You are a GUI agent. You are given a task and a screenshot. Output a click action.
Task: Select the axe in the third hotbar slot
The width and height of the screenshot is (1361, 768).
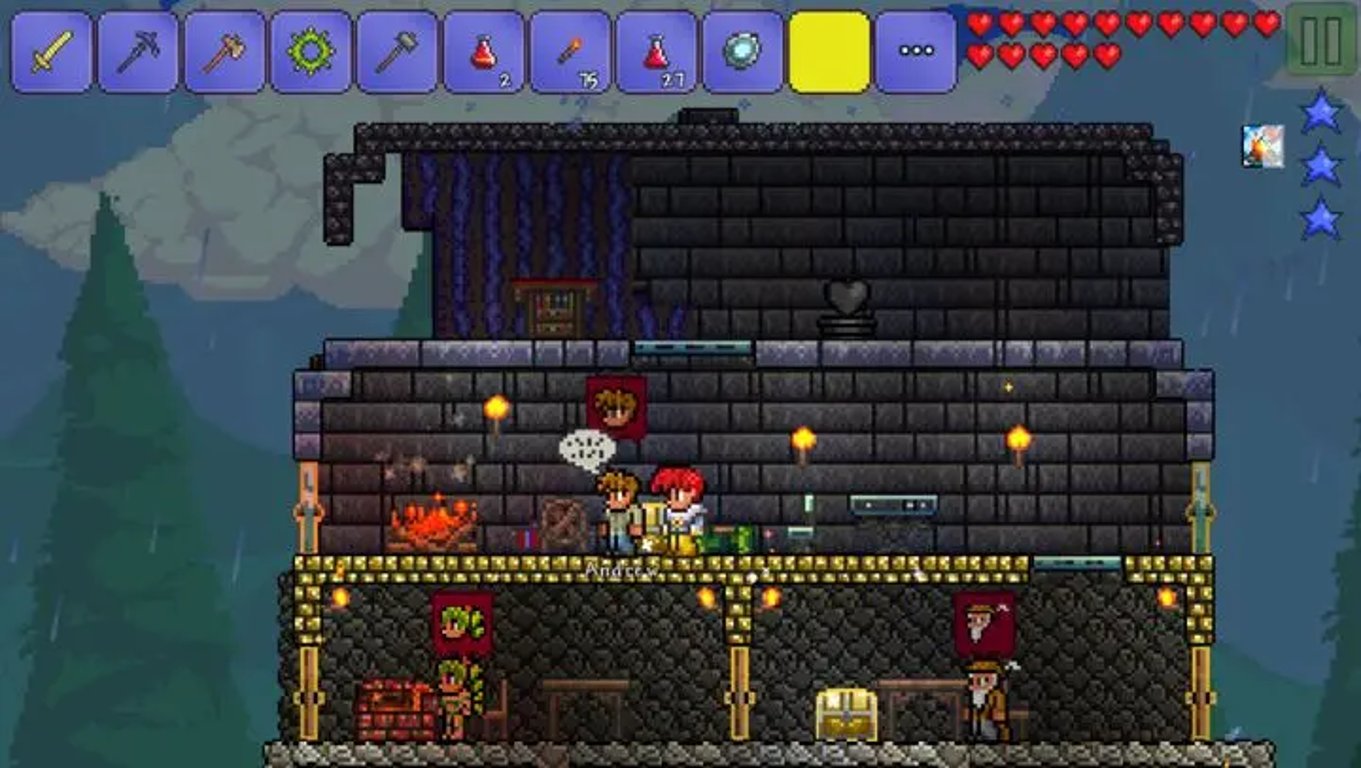[x=220, y=48]
